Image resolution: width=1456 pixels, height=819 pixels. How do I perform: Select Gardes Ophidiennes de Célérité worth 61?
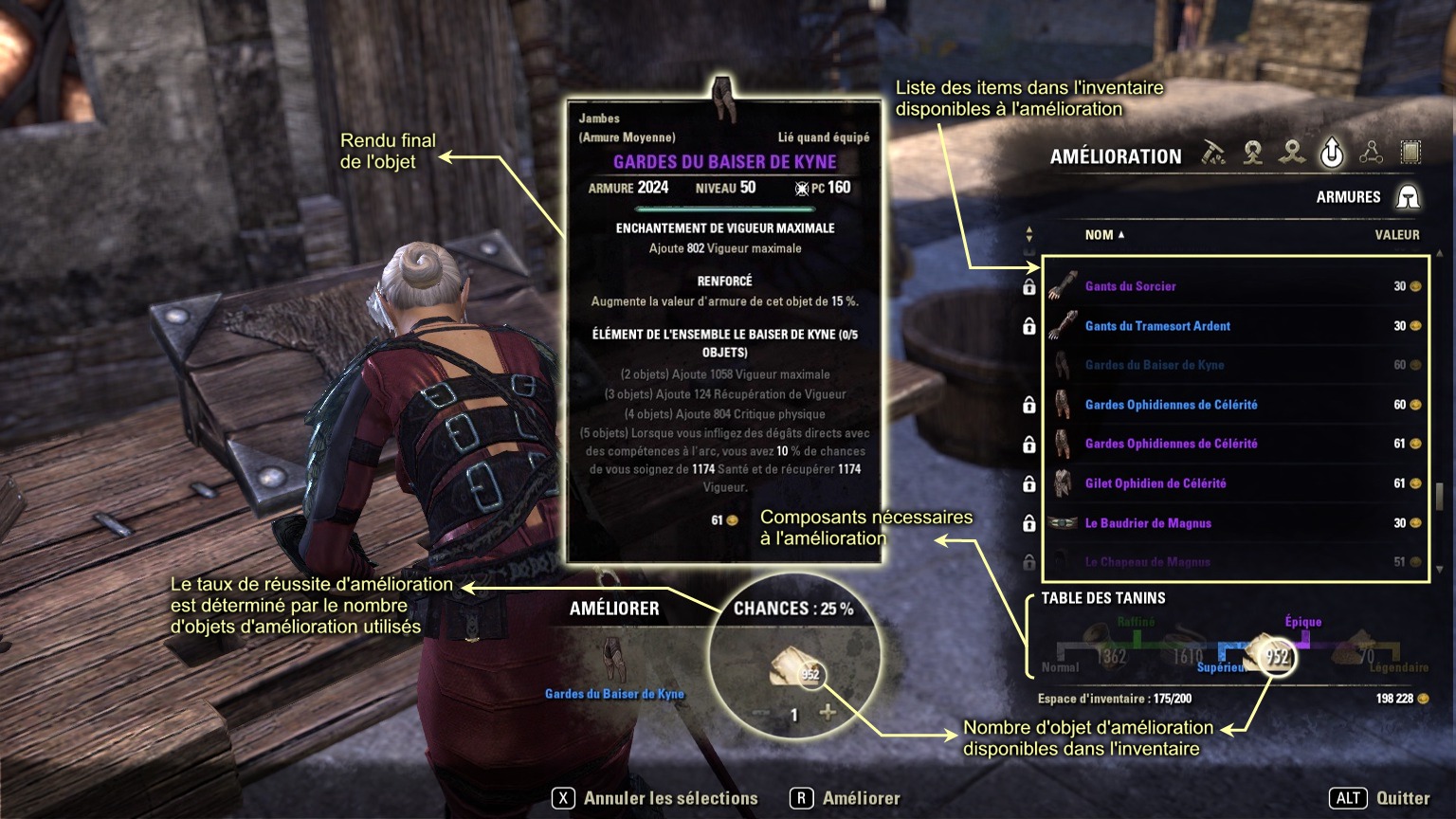click(1171, 444)
